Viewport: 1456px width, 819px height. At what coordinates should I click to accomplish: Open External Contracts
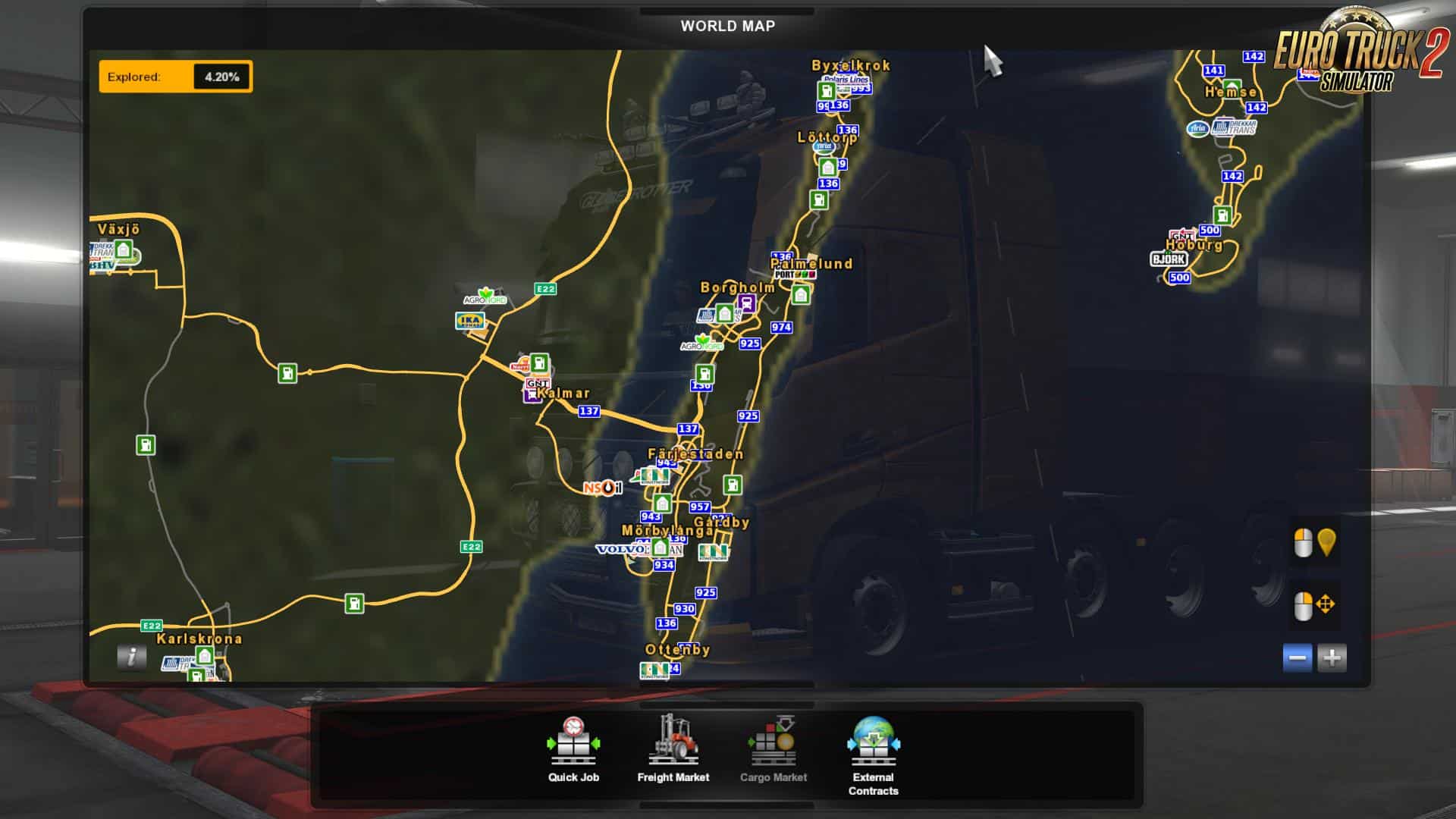873,755
